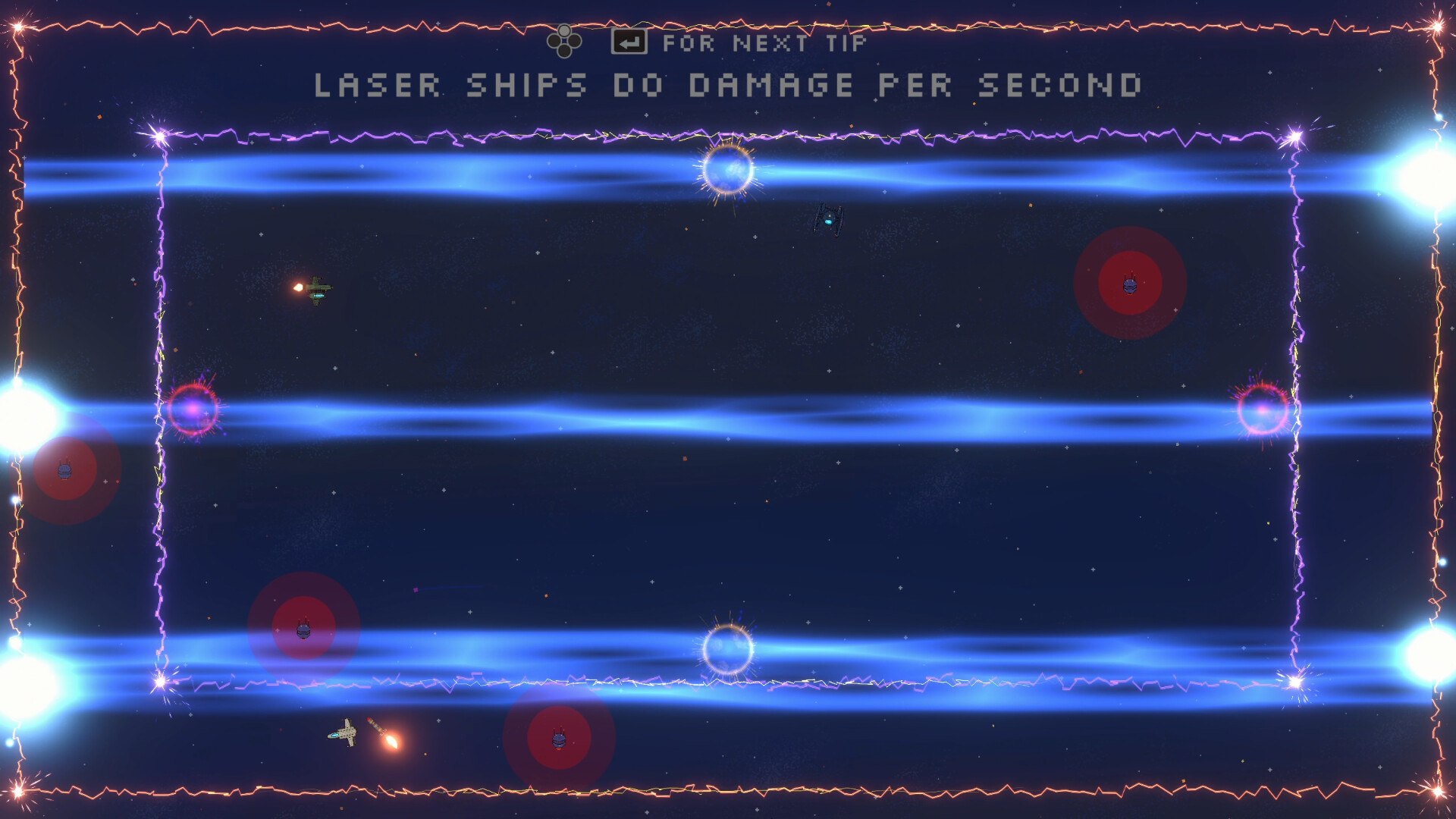Image resolution: width=1456 pixels, height=819 pixels.
Task: Click the mine in the lower-left red circle
Action: click(x=303, y=629)
